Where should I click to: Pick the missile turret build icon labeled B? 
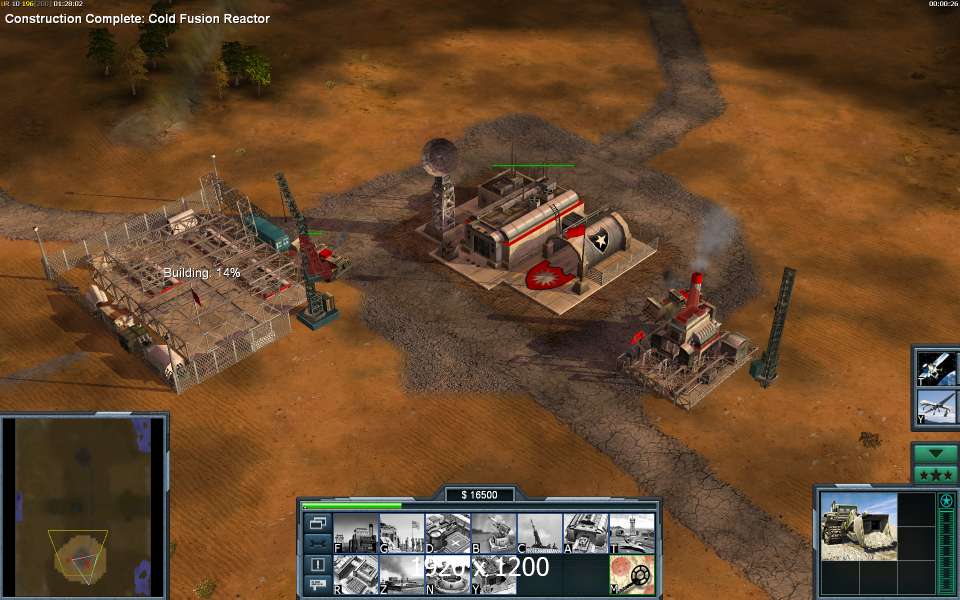(x=493, y=533)
